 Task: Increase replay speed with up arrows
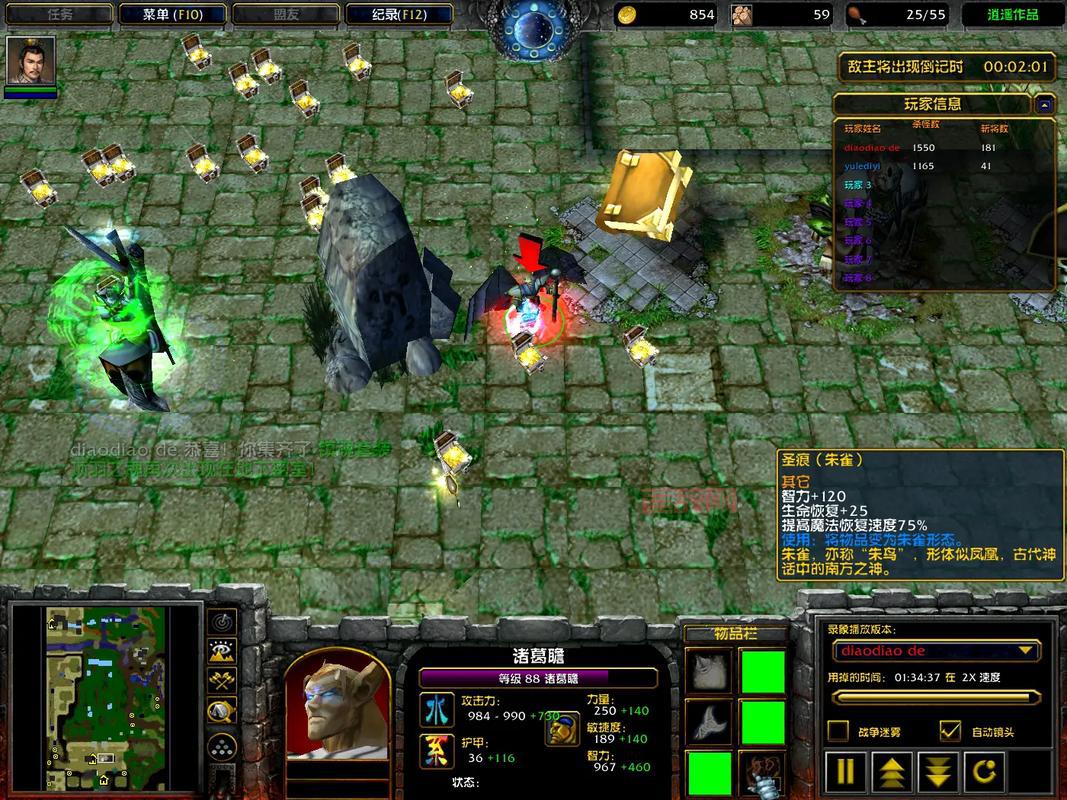[892, 772]
